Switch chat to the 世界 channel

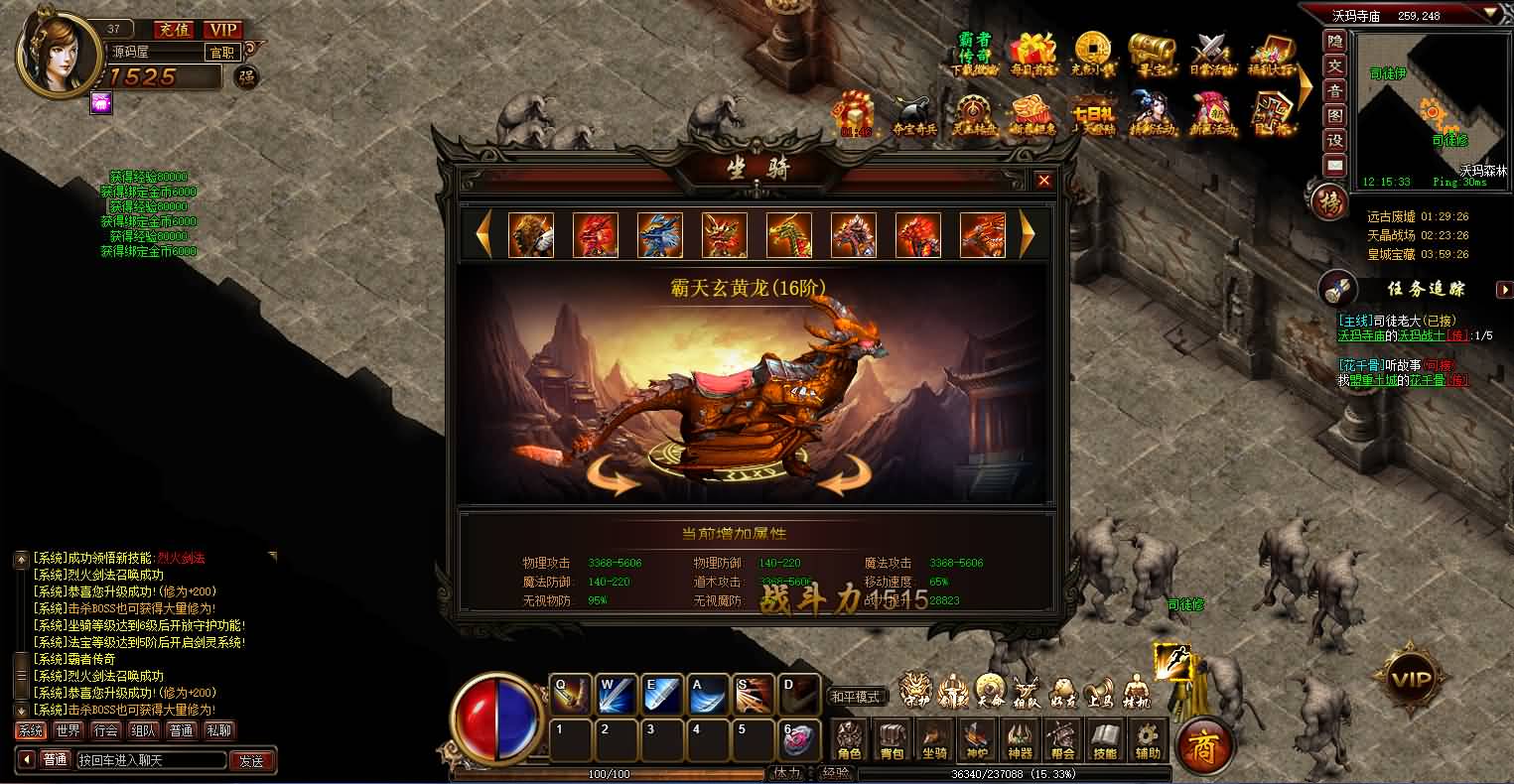[x=69, y=730]
